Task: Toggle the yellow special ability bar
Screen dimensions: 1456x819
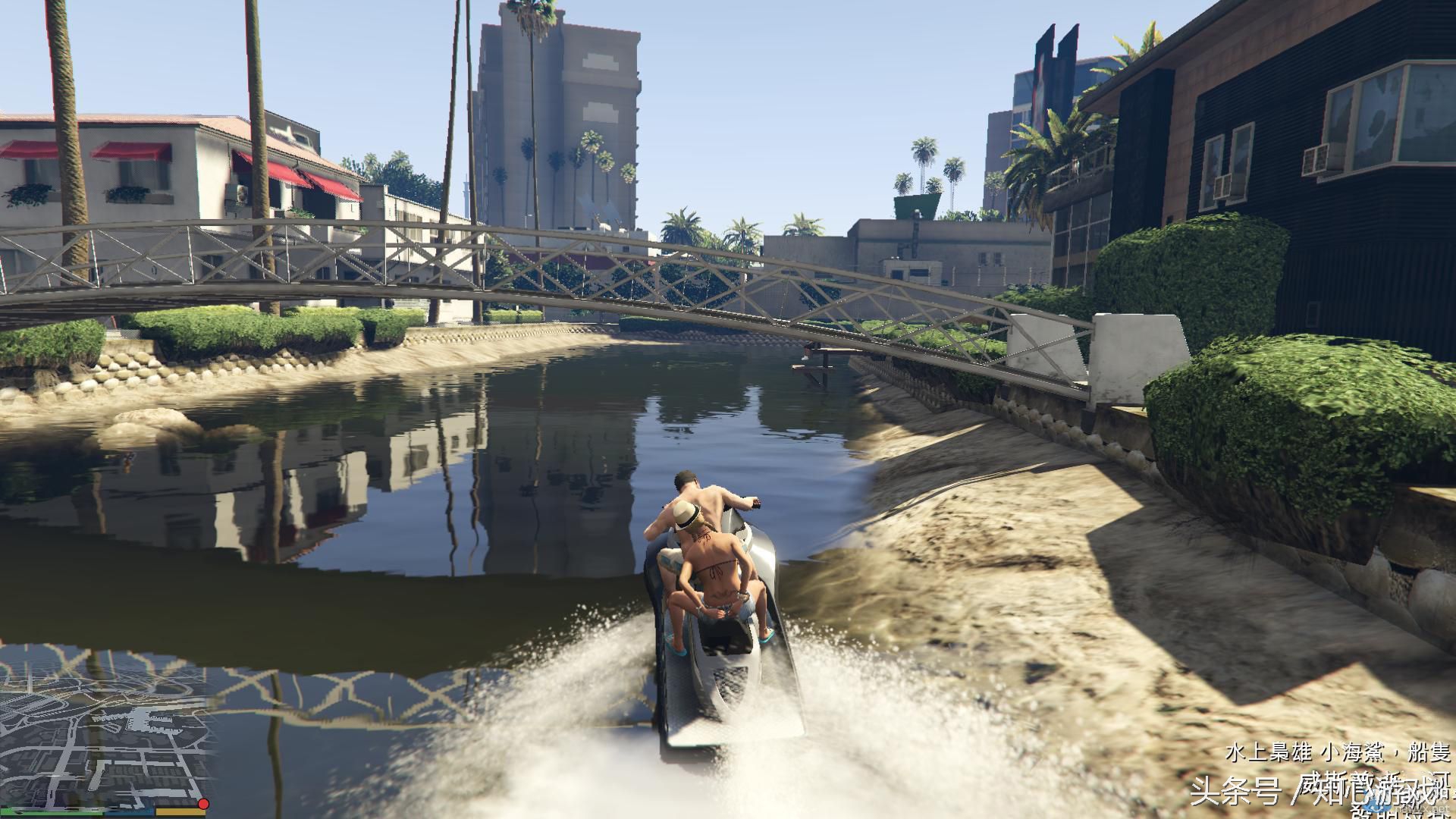Action: click(180, 812)
